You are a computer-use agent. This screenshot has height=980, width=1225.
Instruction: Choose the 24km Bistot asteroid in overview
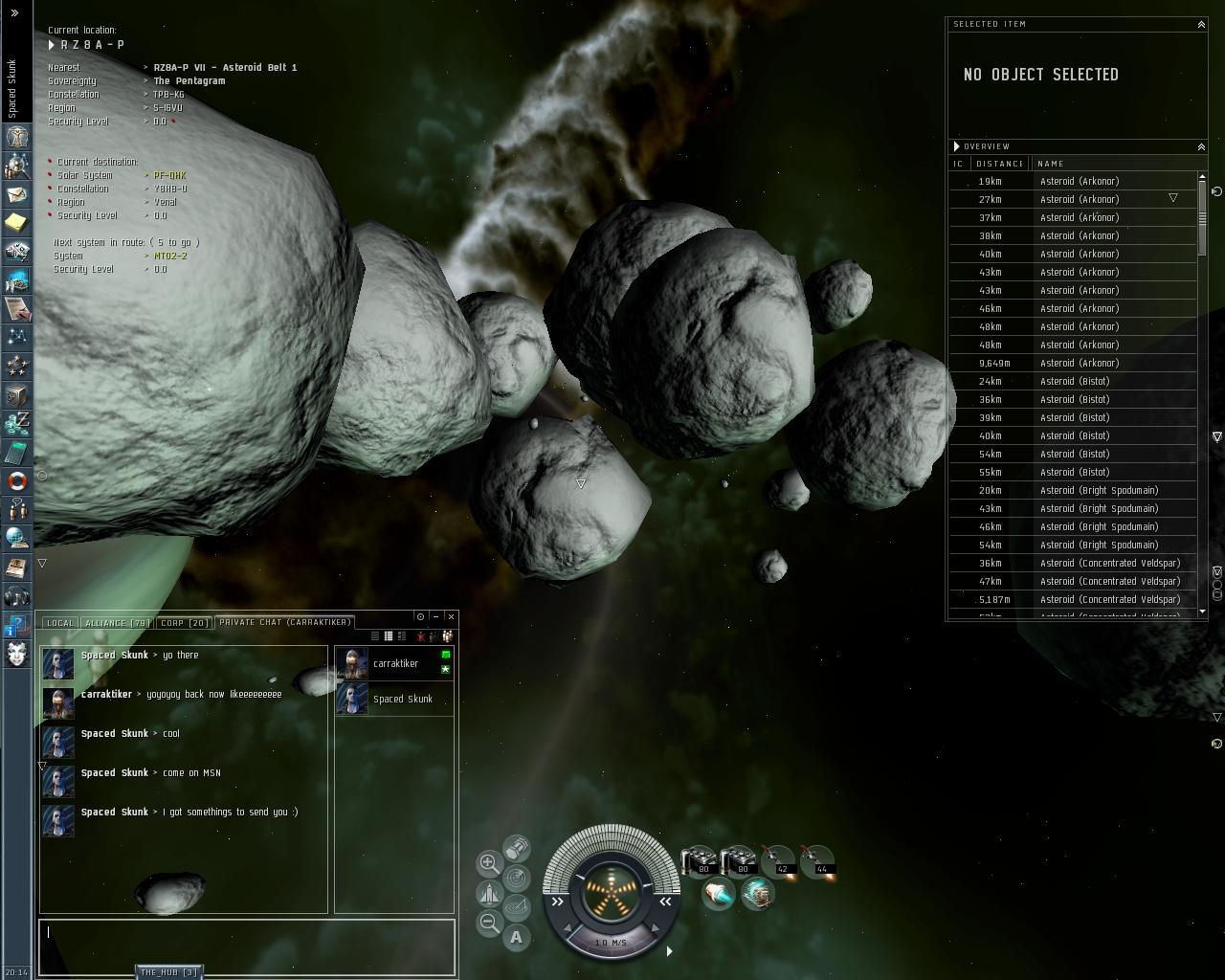coord(1072,381)
